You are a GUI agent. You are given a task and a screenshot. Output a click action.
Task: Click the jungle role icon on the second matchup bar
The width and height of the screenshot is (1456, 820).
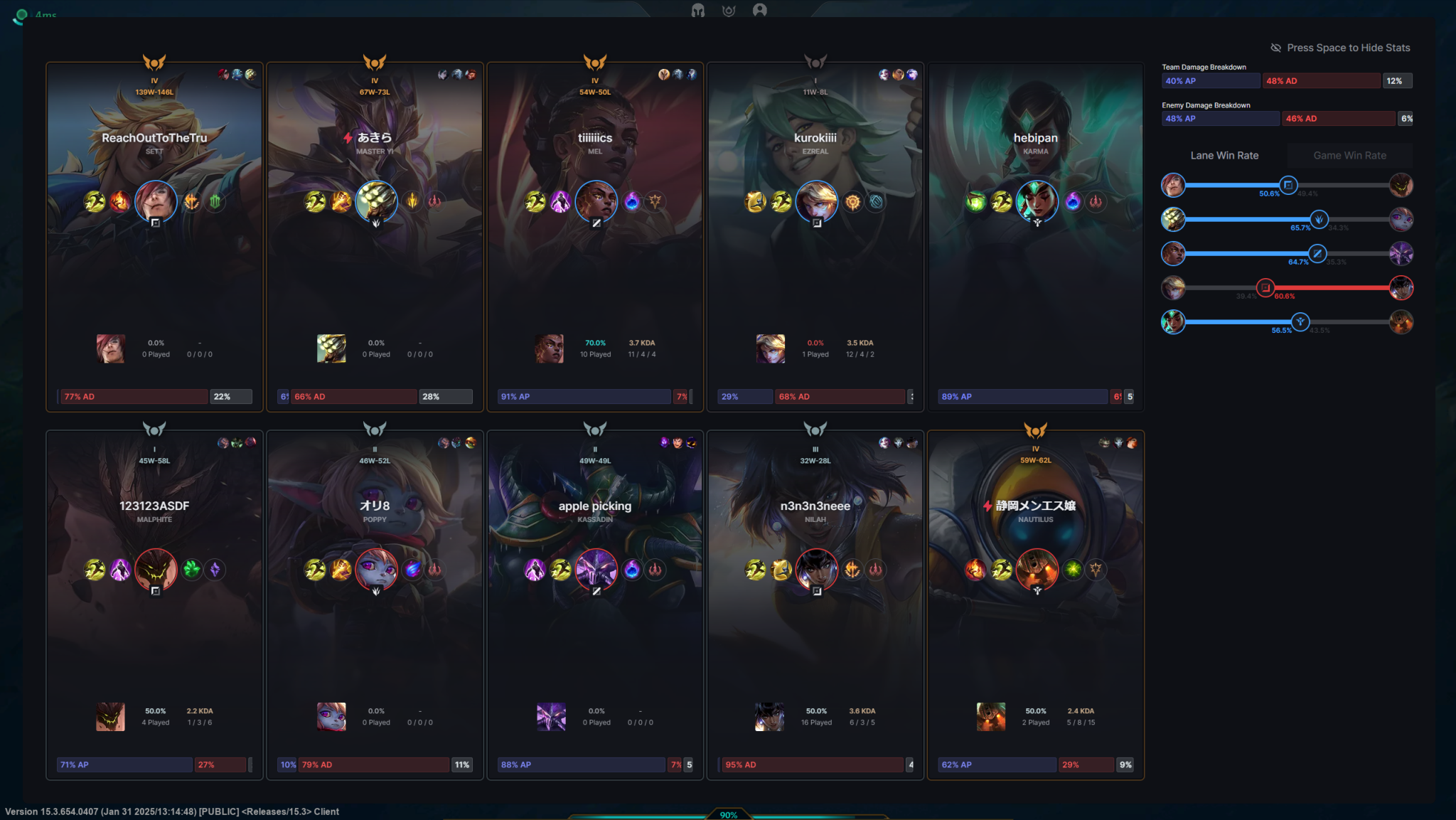click(1319, 220)
